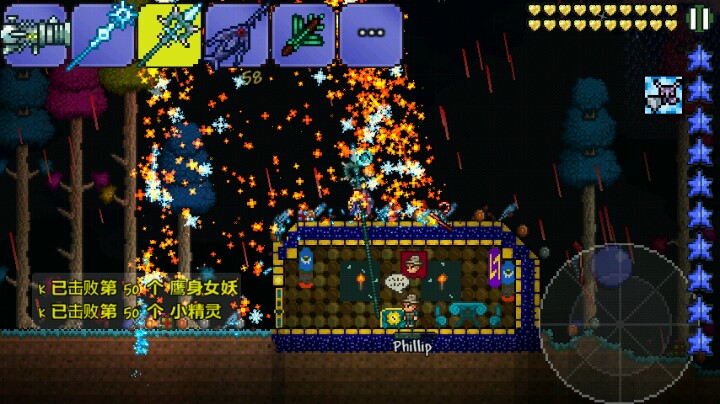Select the dark bow hotbar slot
This screenshot has height=404, width=720.
[x=235, y=35]
